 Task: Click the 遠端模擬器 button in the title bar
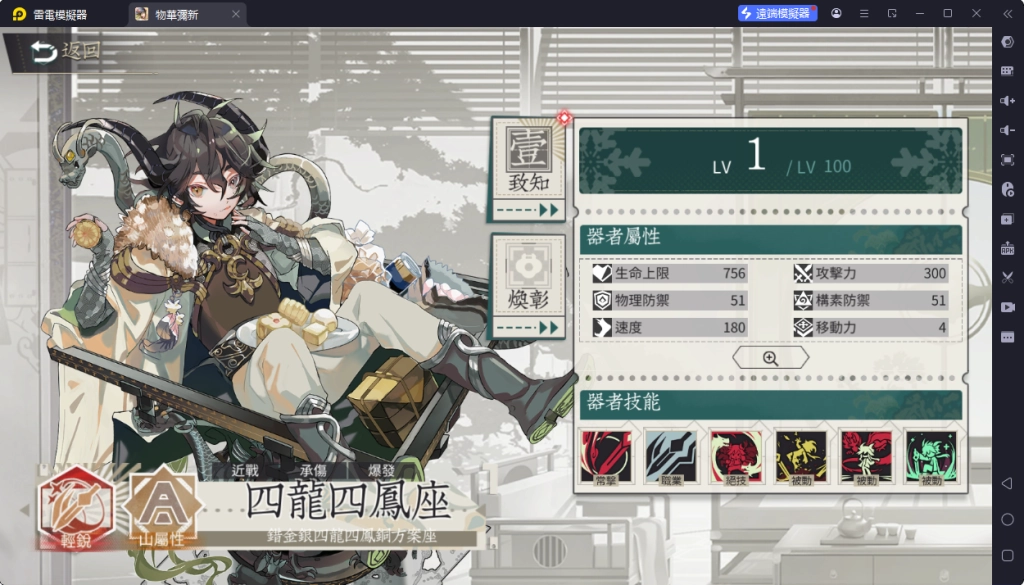[778, 13]
